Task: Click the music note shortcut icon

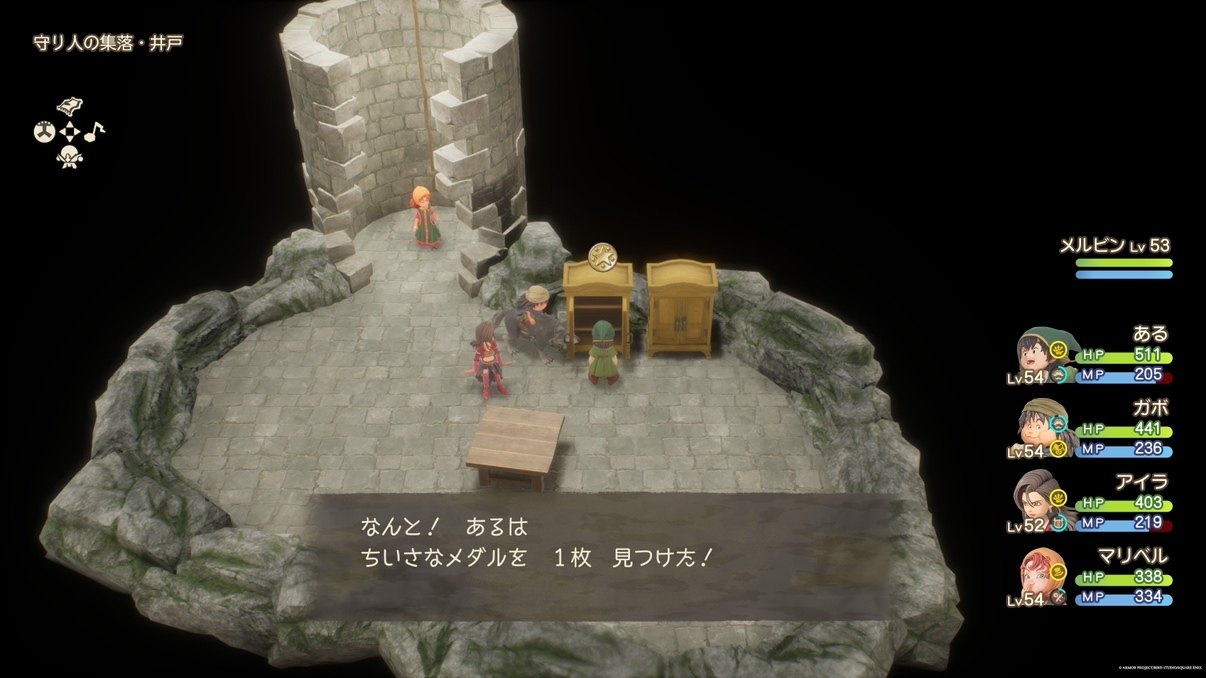Action: point(95,131)
